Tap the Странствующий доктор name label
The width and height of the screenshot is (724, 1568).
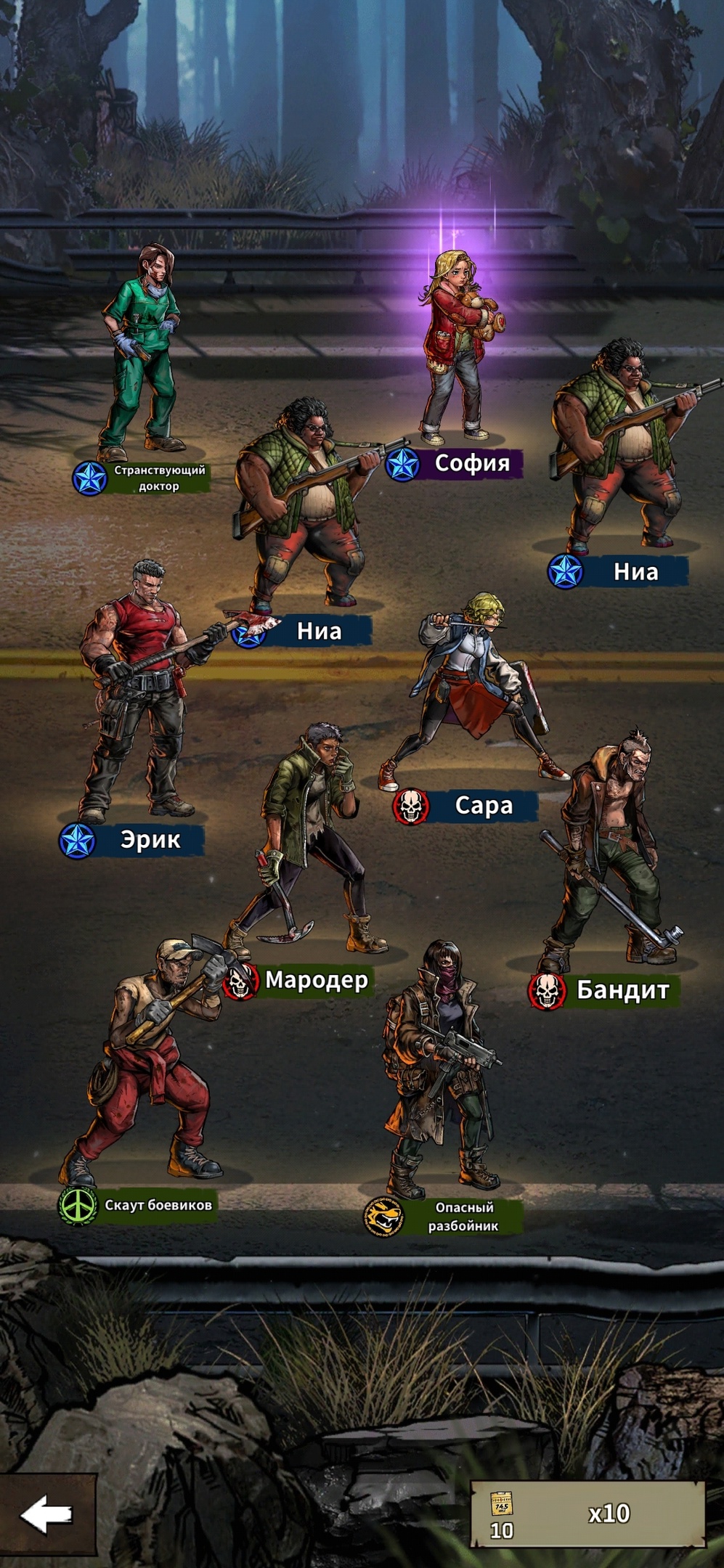[x=159, y=478]
